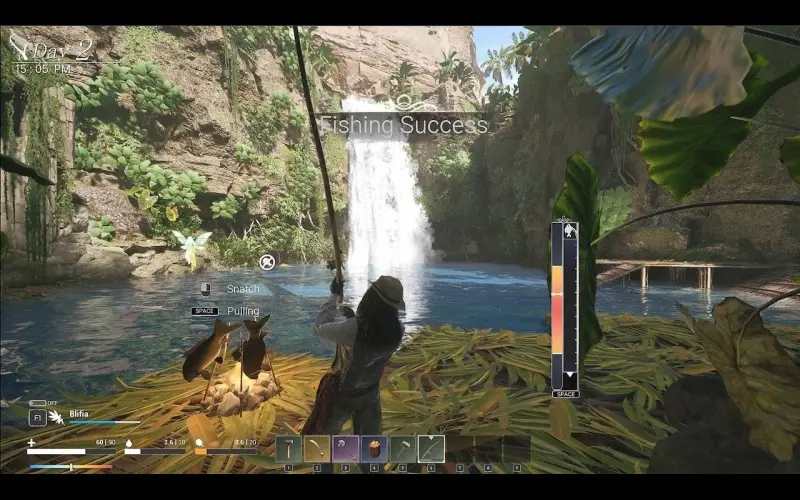This screenshot has width=800, height=500.
Task: Select the highlighted fishing rod slot
Action: [x=431, y=449]
